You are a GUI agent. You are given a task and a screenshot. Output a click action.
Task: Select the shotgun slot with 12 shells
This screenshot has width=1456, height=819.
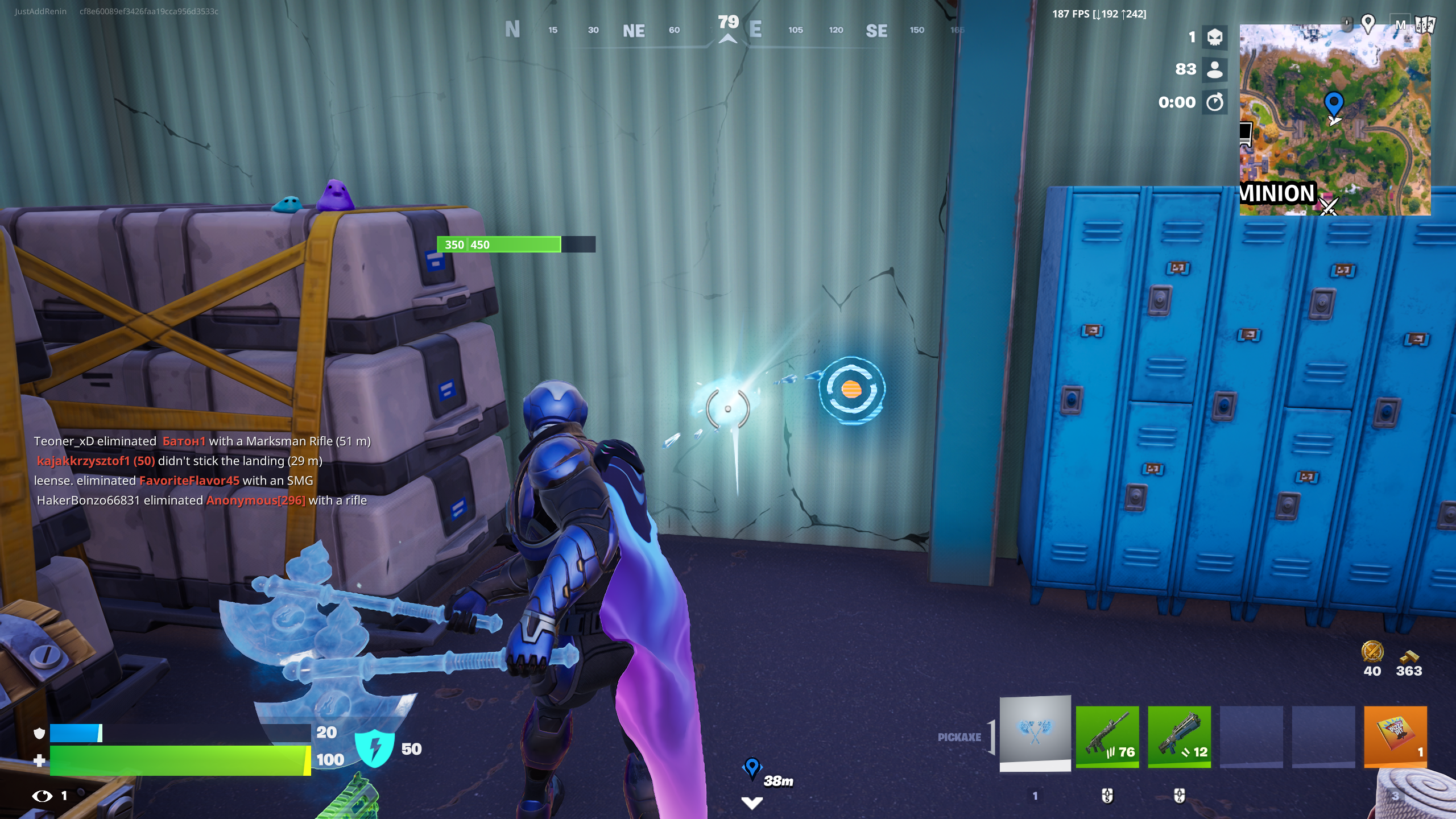[1180, 738]
